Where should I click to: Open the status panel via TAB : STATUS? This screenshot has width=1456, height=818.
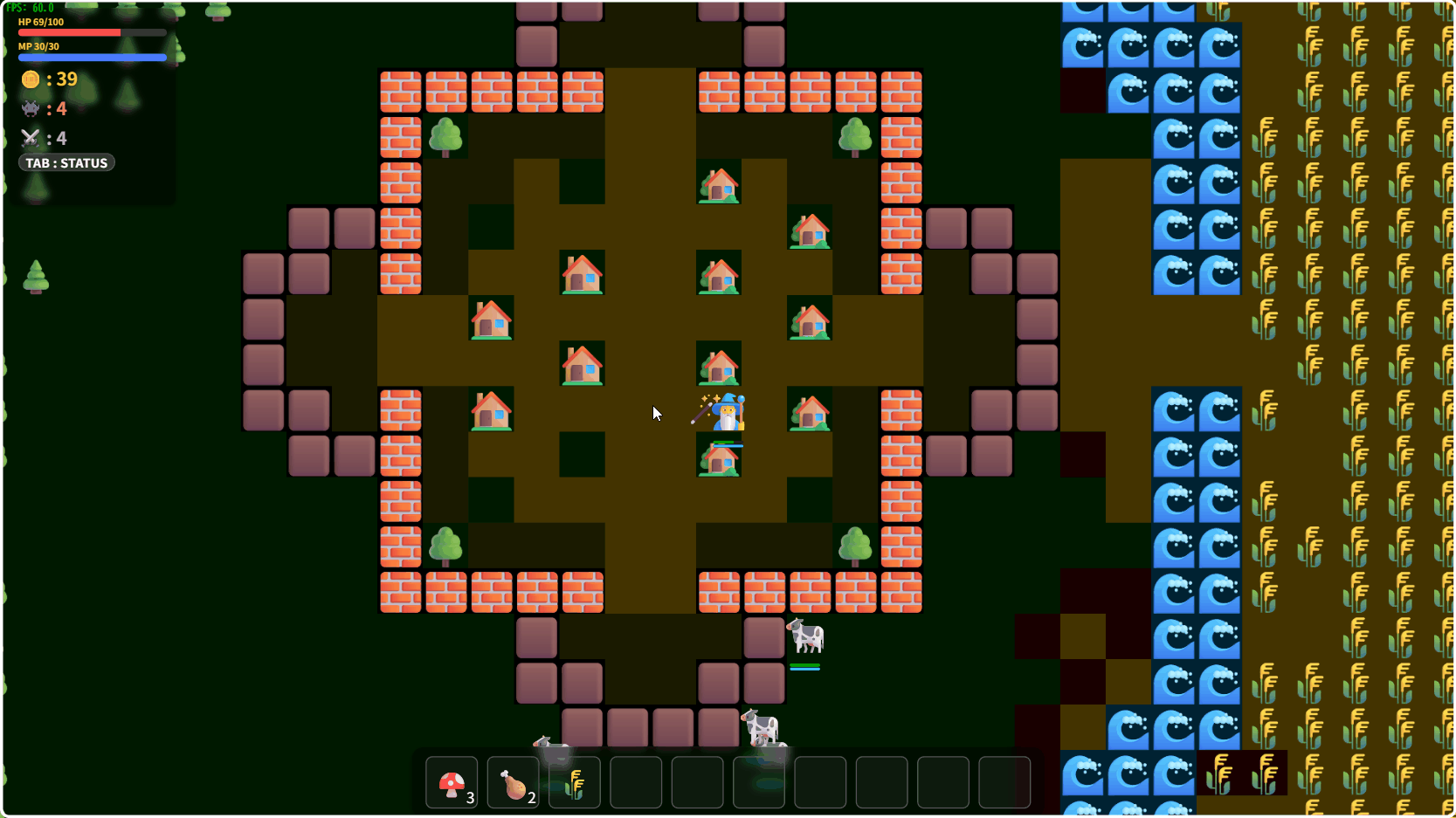point(66,162)
